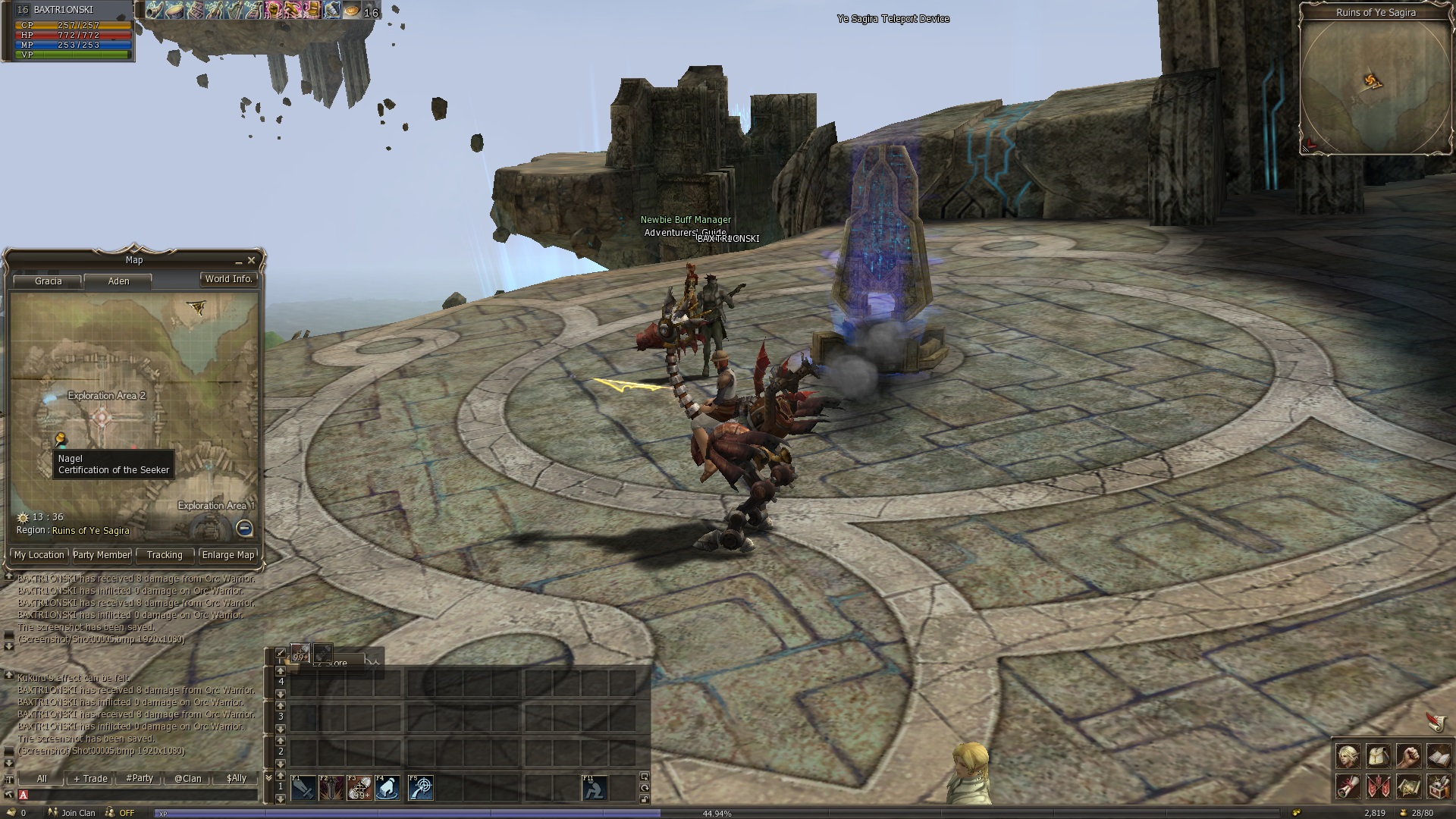The width and height of the screenshot is (1456, 819).
Task: Switch chat to the +Trade tab
Action: tap(91, 779)
